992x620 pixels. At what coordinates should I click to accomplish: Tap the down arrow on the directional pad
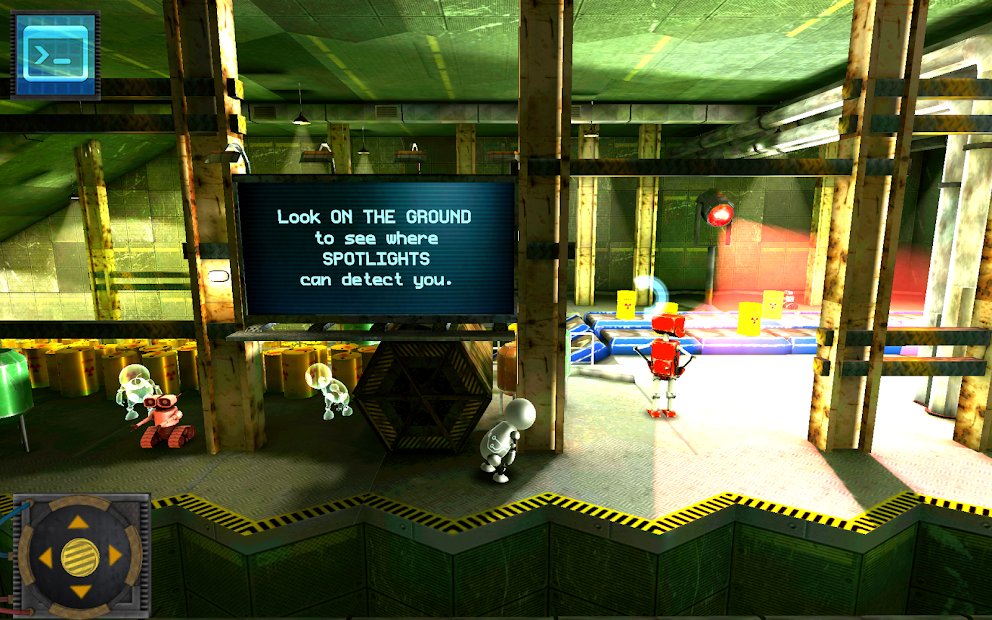click(79, 591)
